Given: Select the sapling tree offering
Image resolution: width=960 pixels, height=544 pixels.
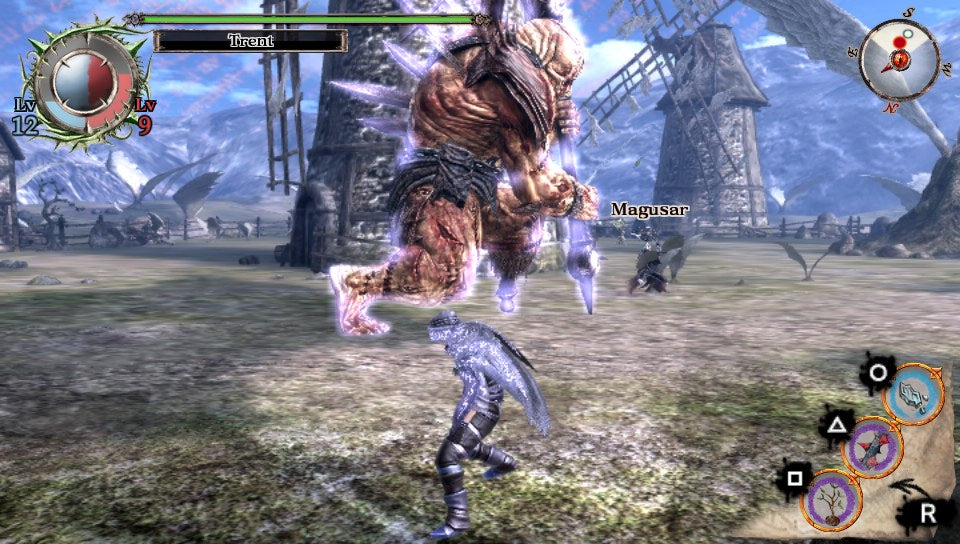Looking at the screenshot, I should [x=832, y=499].
